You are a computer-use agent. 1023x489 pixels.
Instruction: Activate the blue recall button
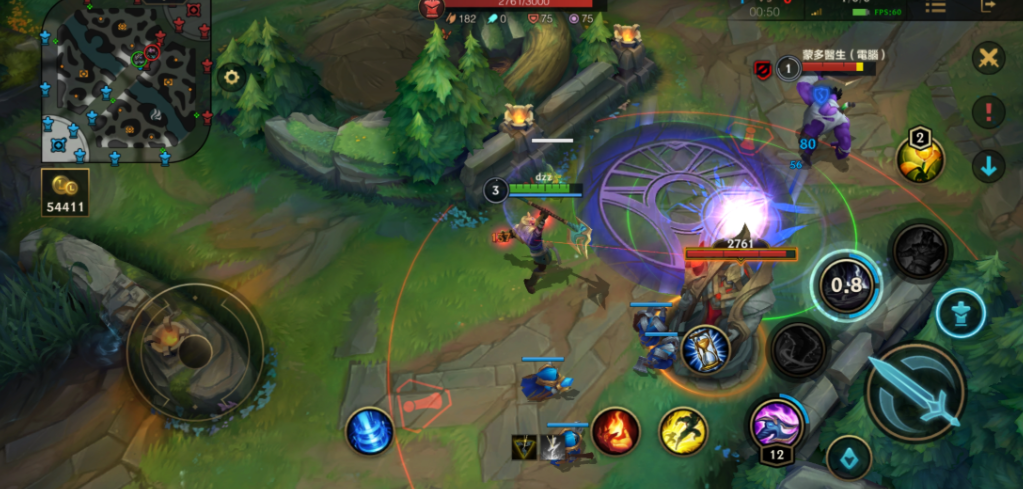pos(368,432)
